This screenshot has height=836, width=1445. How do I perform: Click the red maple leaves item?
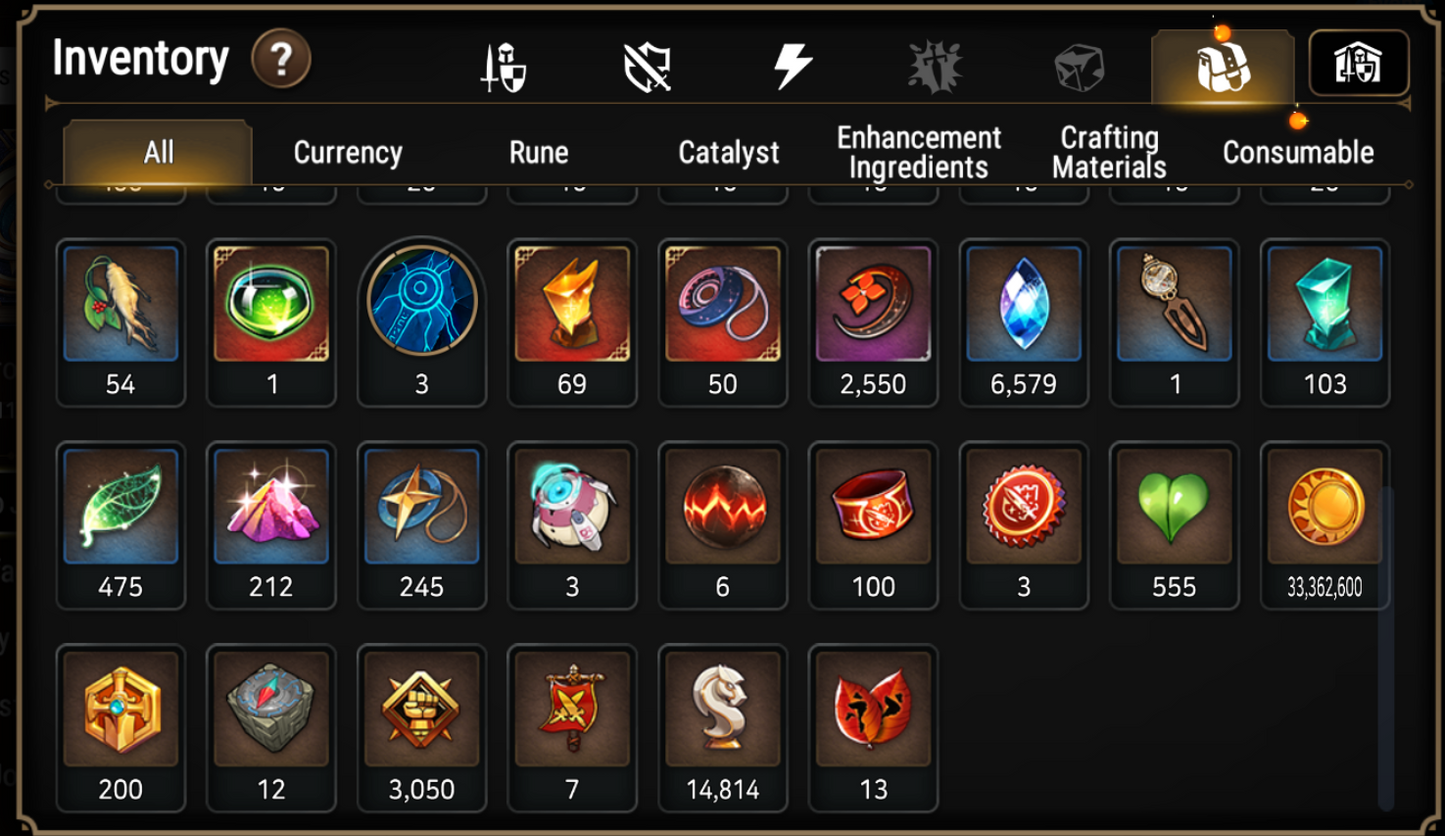[873, 712]
